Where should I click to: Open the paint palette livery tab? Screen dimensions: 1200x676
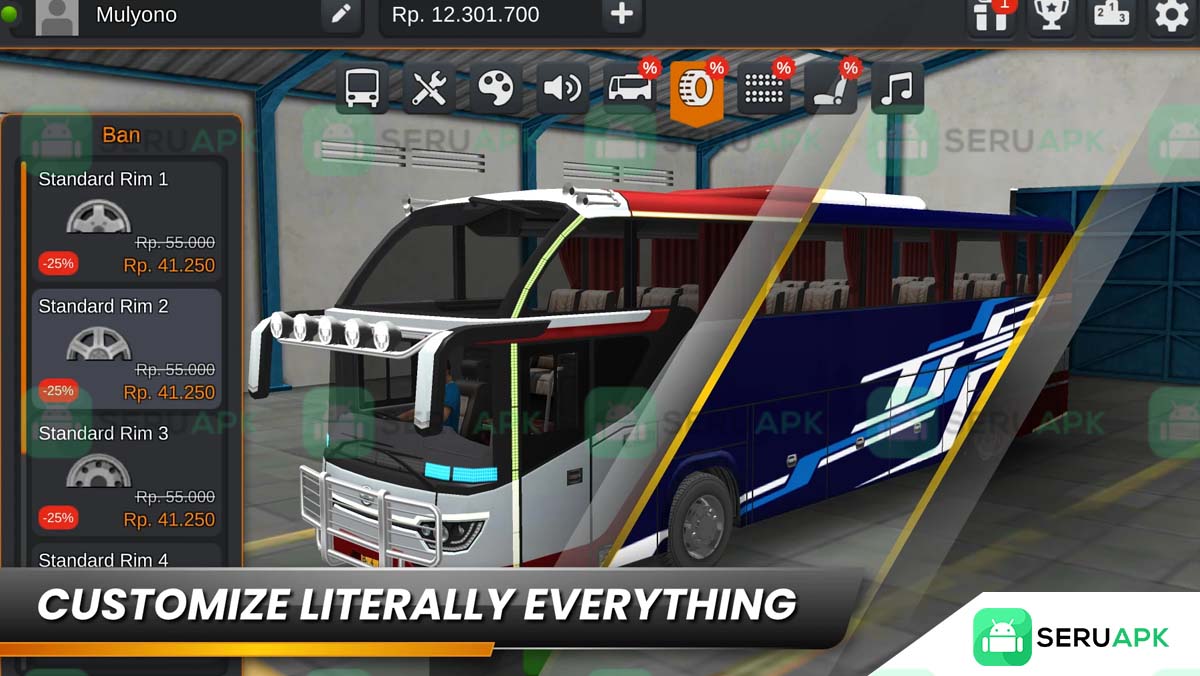pos(495,89)
